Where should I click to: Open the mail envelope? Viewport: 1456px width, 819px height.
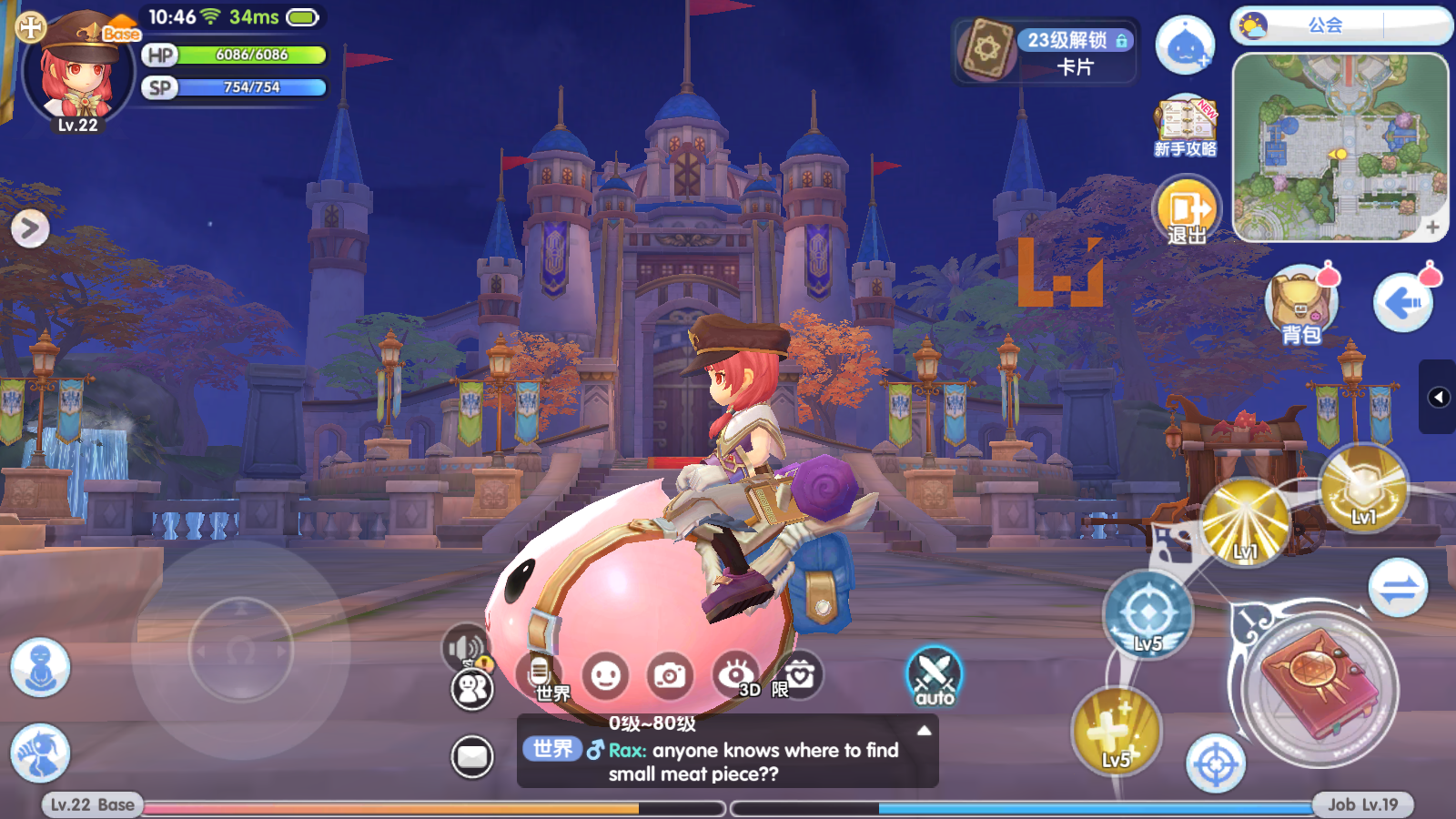click(472, 756)
